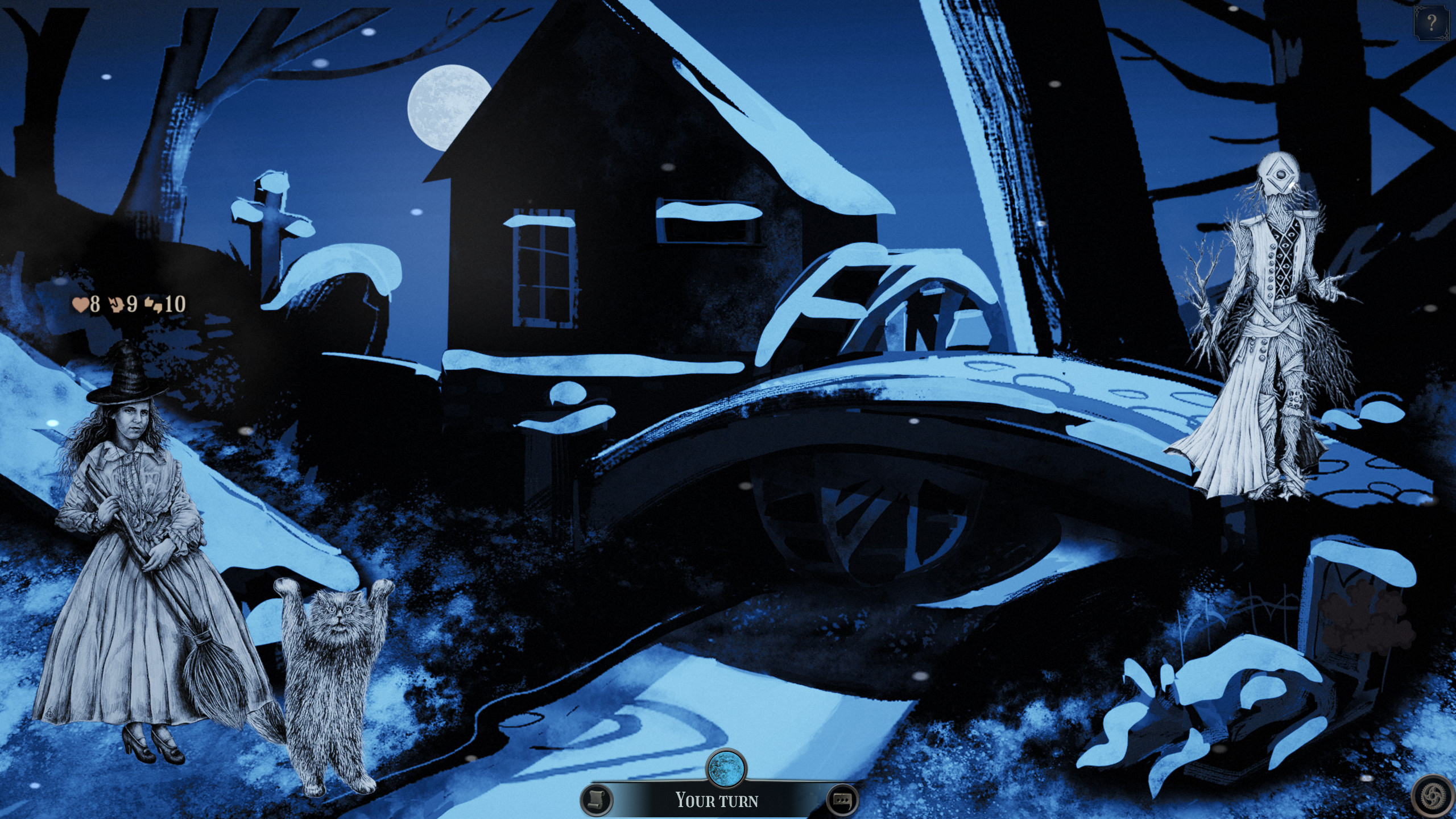Select the snow-covered mill house window
The width and height of the screenshot is (1456, 819).
[543, 267]
